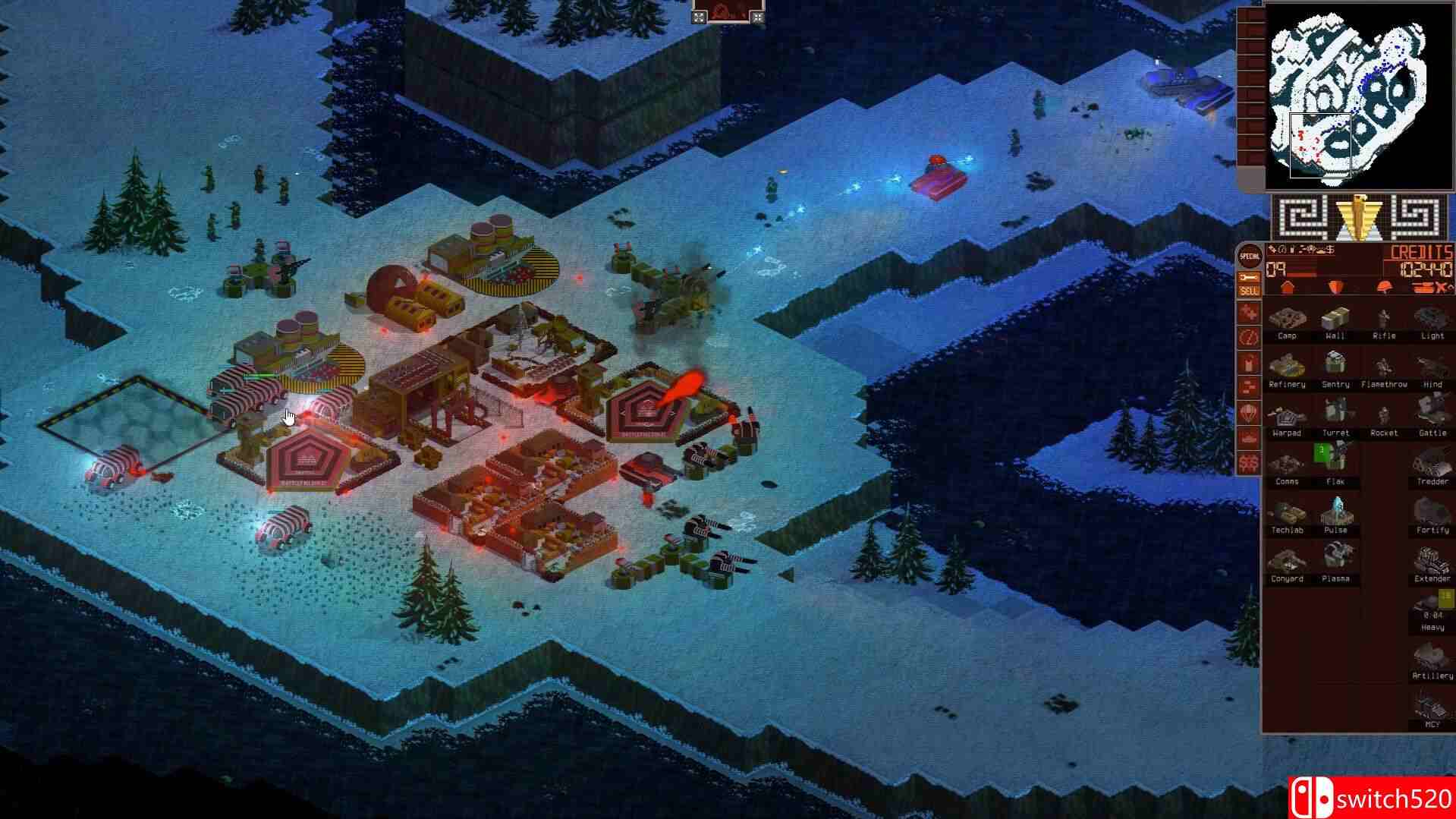Queue an Artillery unit
This screenshot has width=1456, height=819.
tap(1430, 658)
